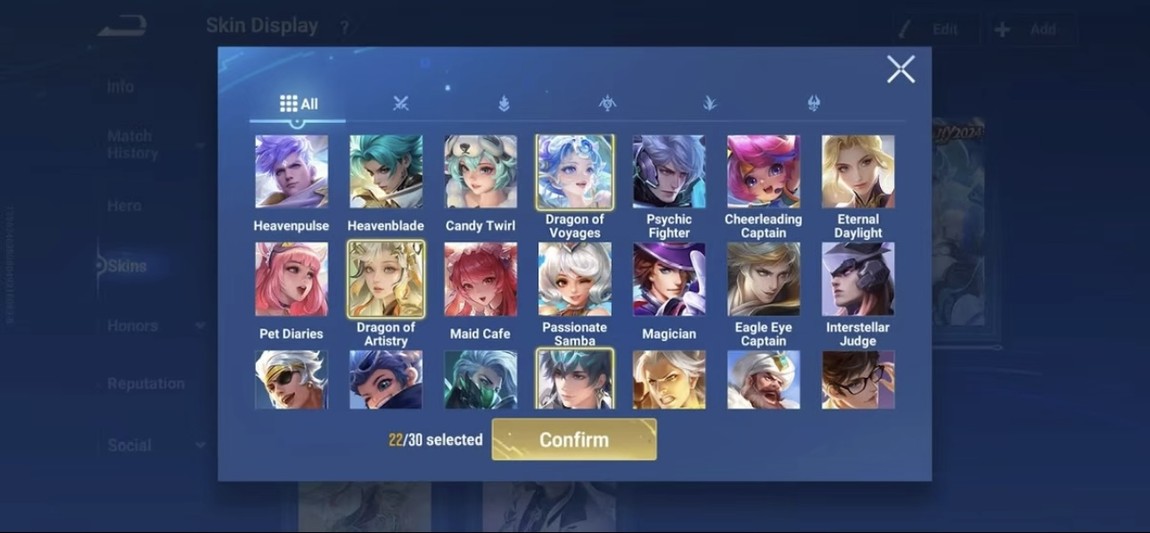Confirm the skin selection
1150x533 pixels.
coord(574,440)
